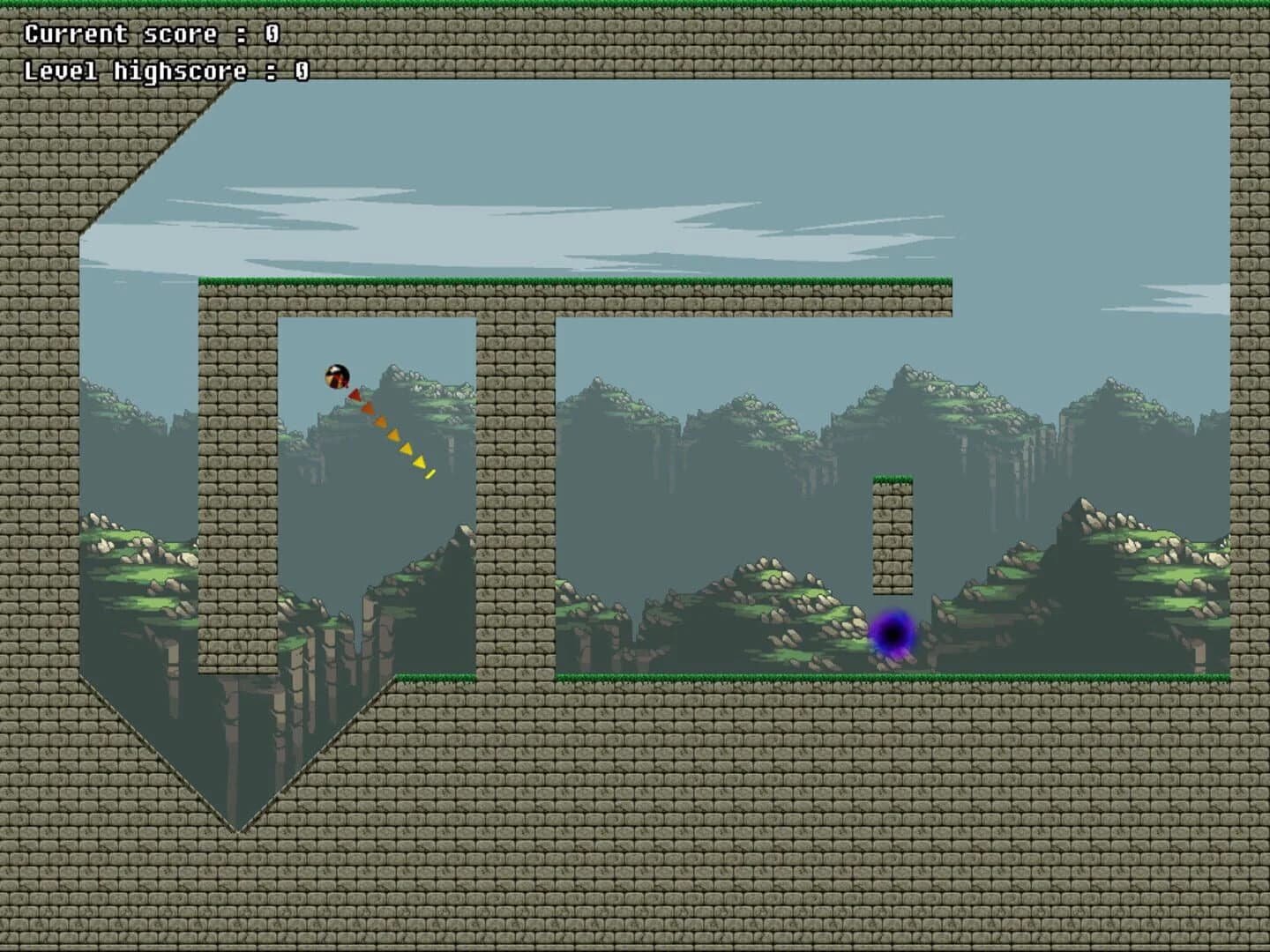The width and height of the screenshot is (1270, 952).
Task: Click the amber trajectory arrow mid-path
Action: pyautogui.click(x=393, y=435)
